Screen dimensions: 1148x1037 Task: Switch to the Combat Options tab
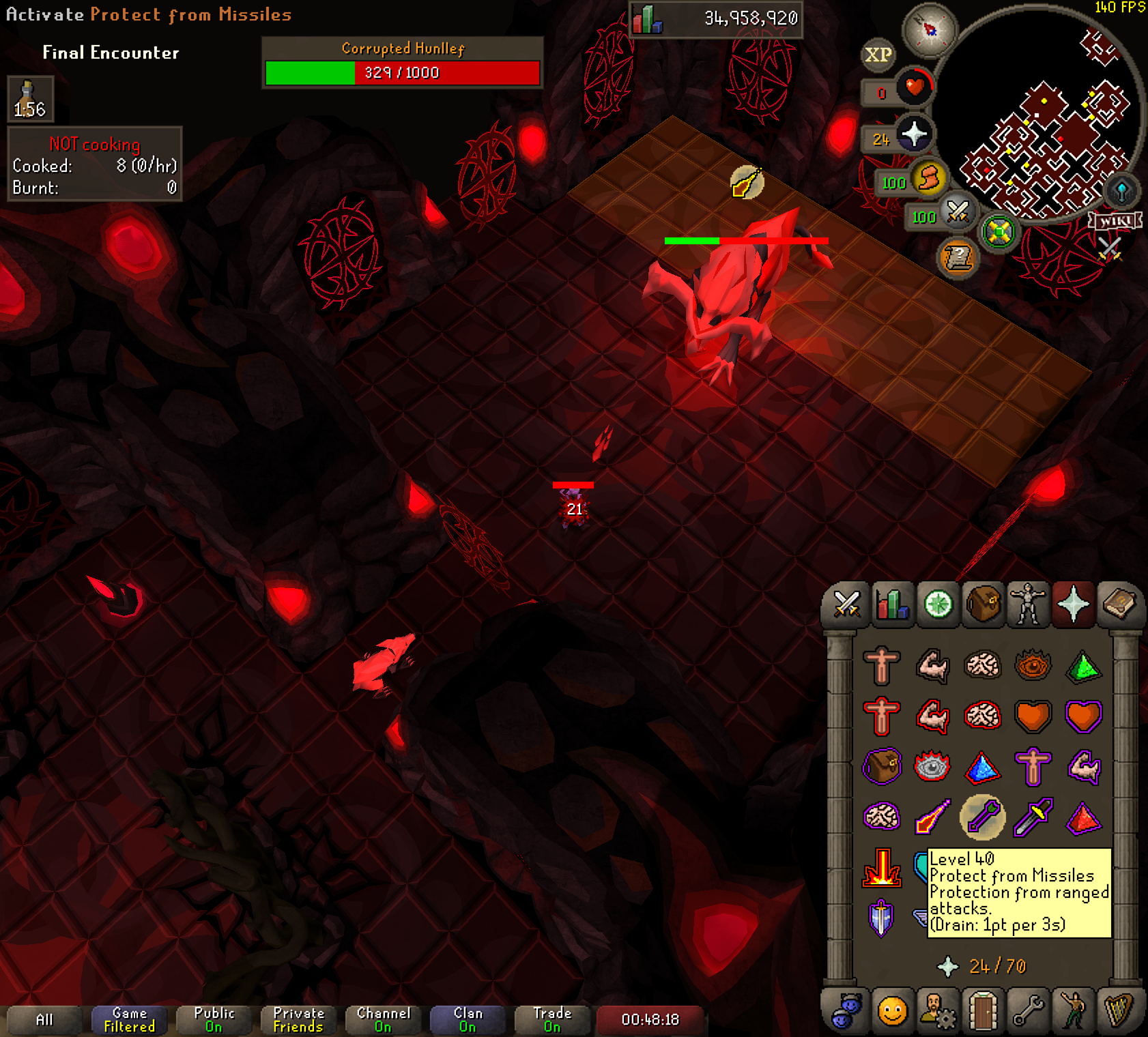pos(846,604)
